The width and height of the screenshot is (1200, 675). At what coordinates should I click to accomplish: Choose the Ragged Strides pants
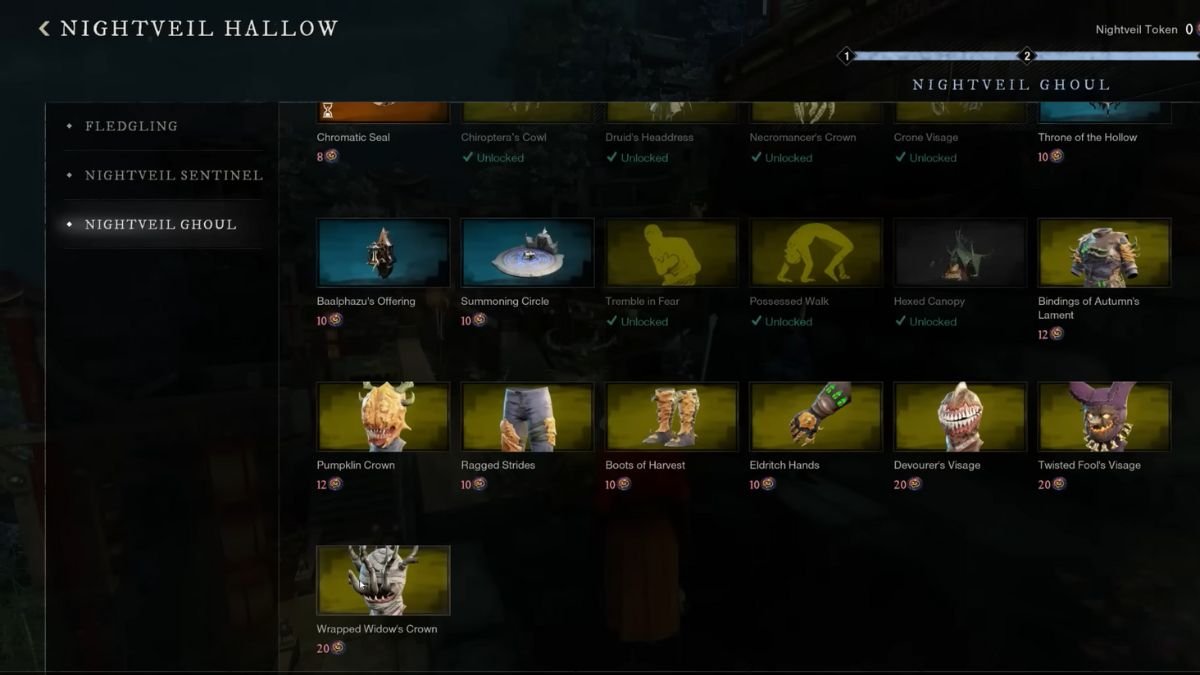[x=527, y=417]
